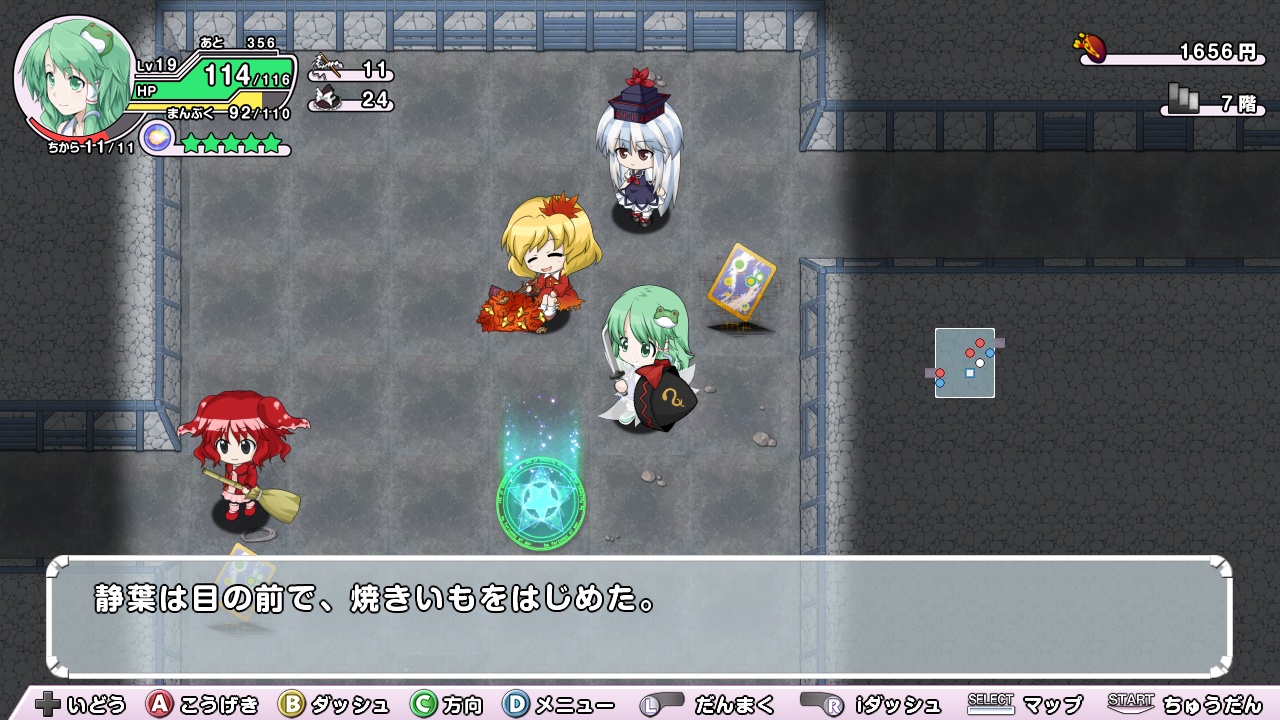Click the five-star power rating display
Image resolution: width=1280 pixels, height=720 pixels.
pyautogui.click(x=231, y=143)
